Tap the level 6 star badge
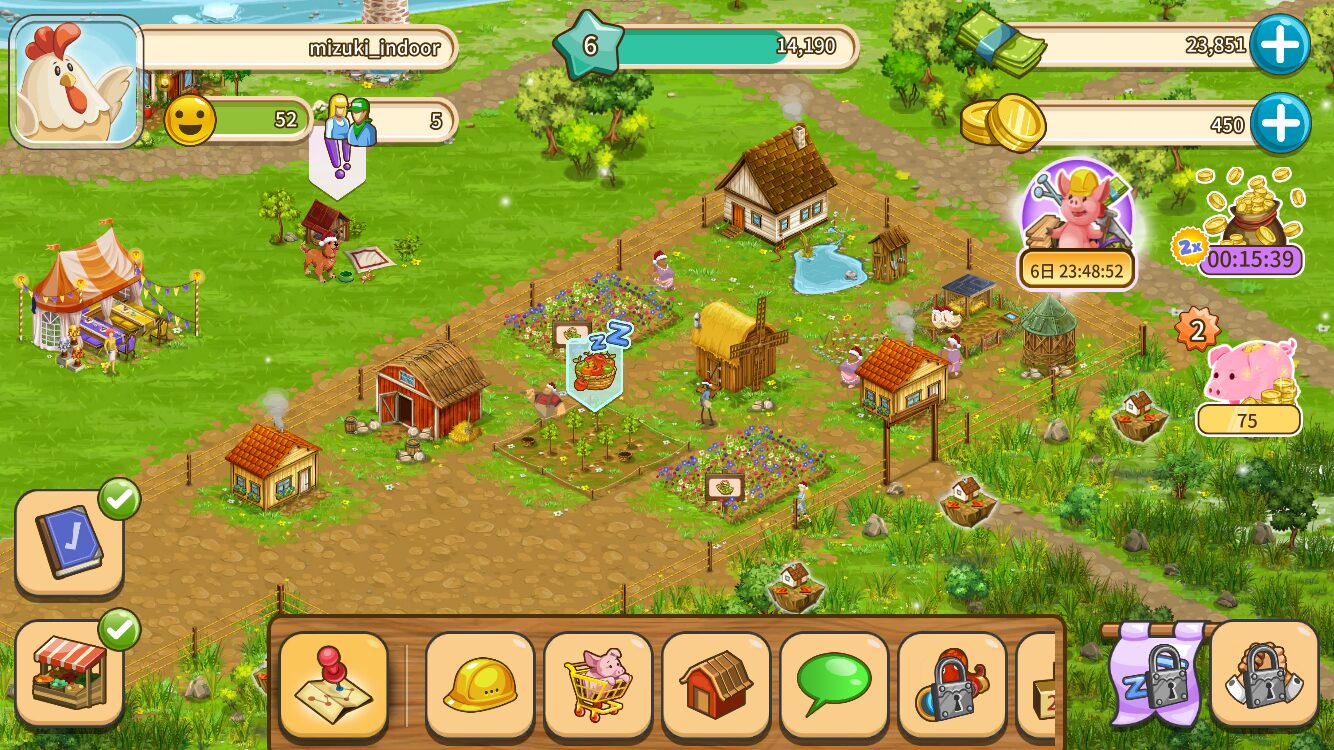Viewport: 1334px width, 750px height. [x=589, y=46]
